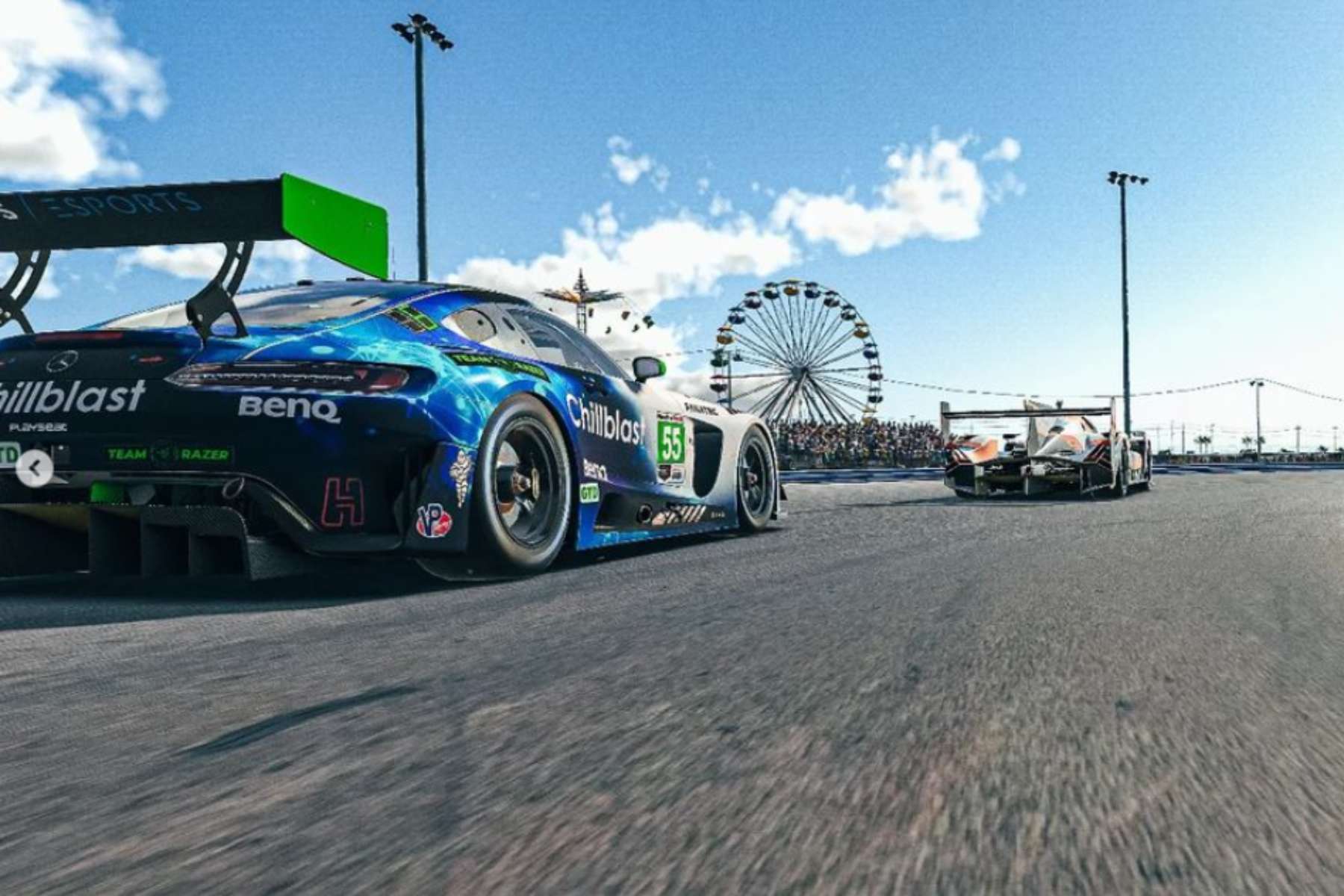Screen dimensions: 1344x896
Task: Go to the previous carousel image
Action: [x=34, y=468]
